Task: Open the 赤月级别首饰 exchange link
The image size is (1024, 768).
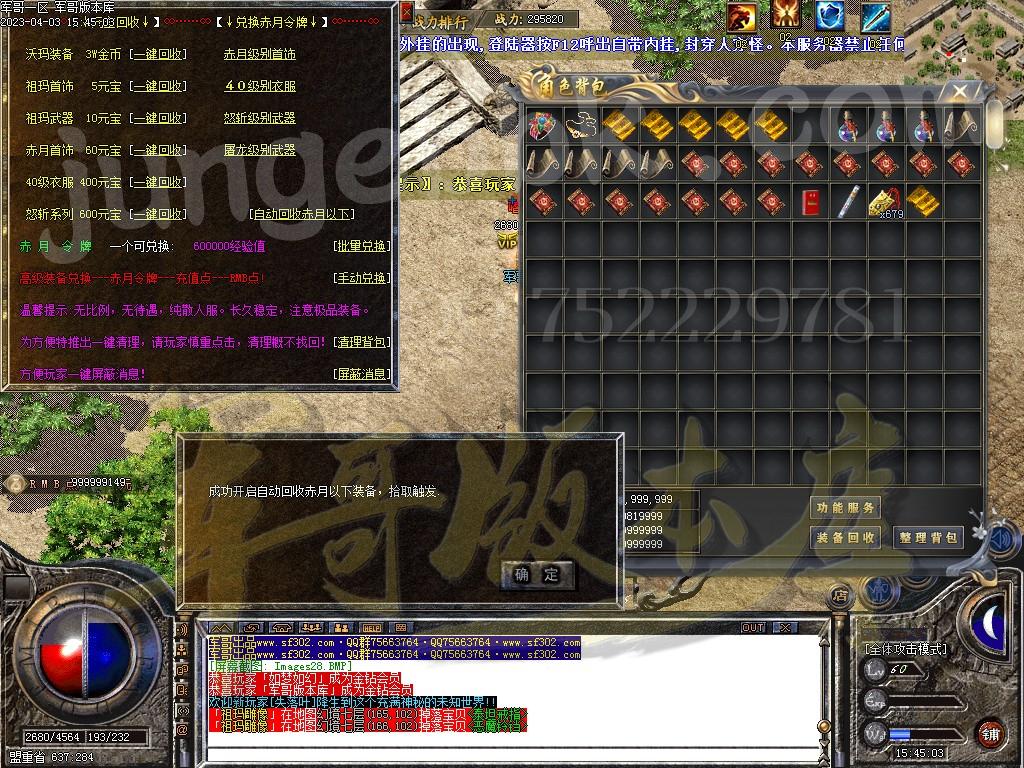Action: pos(260,54)
